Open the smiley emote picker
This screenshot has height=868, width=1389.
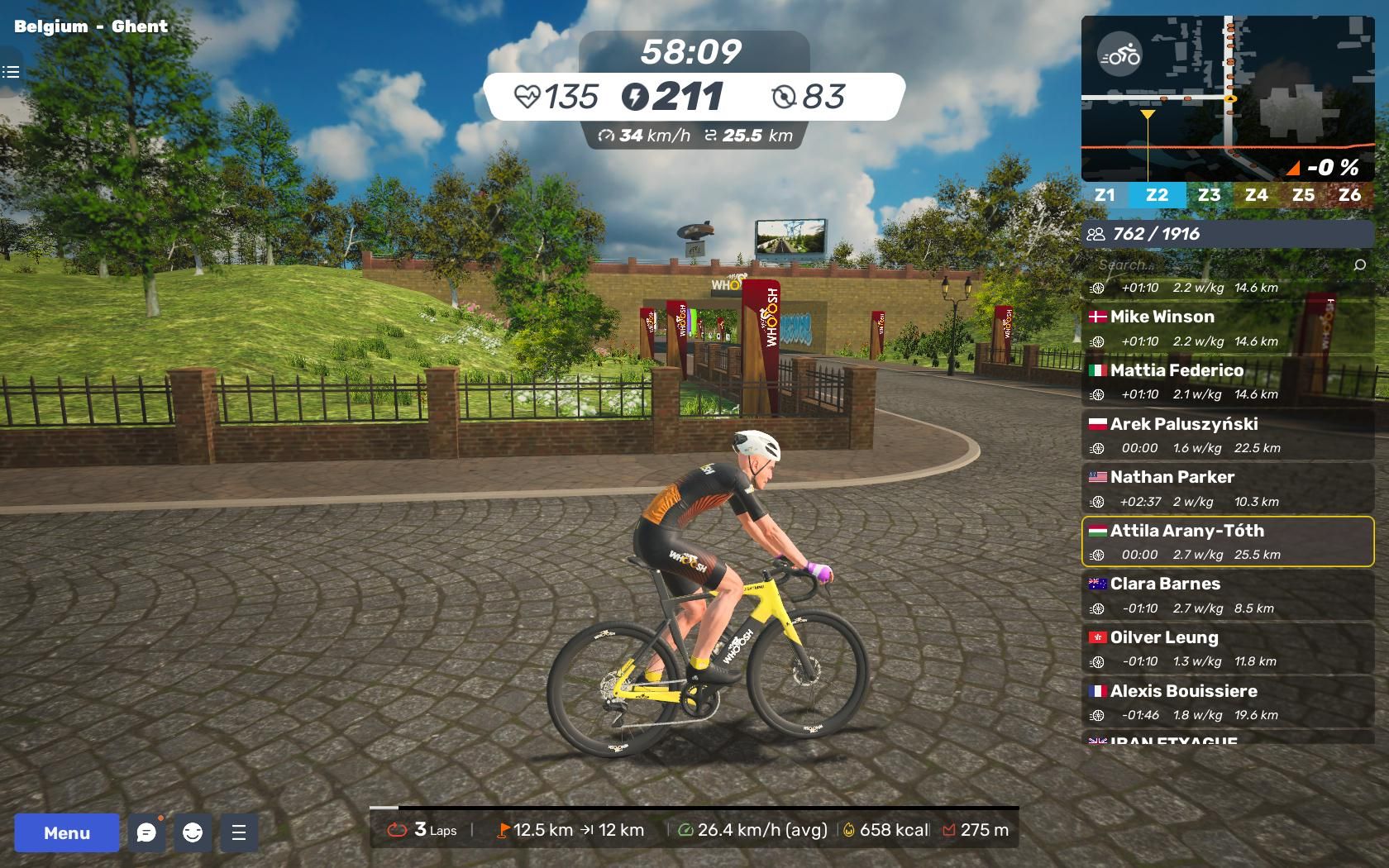193,832
